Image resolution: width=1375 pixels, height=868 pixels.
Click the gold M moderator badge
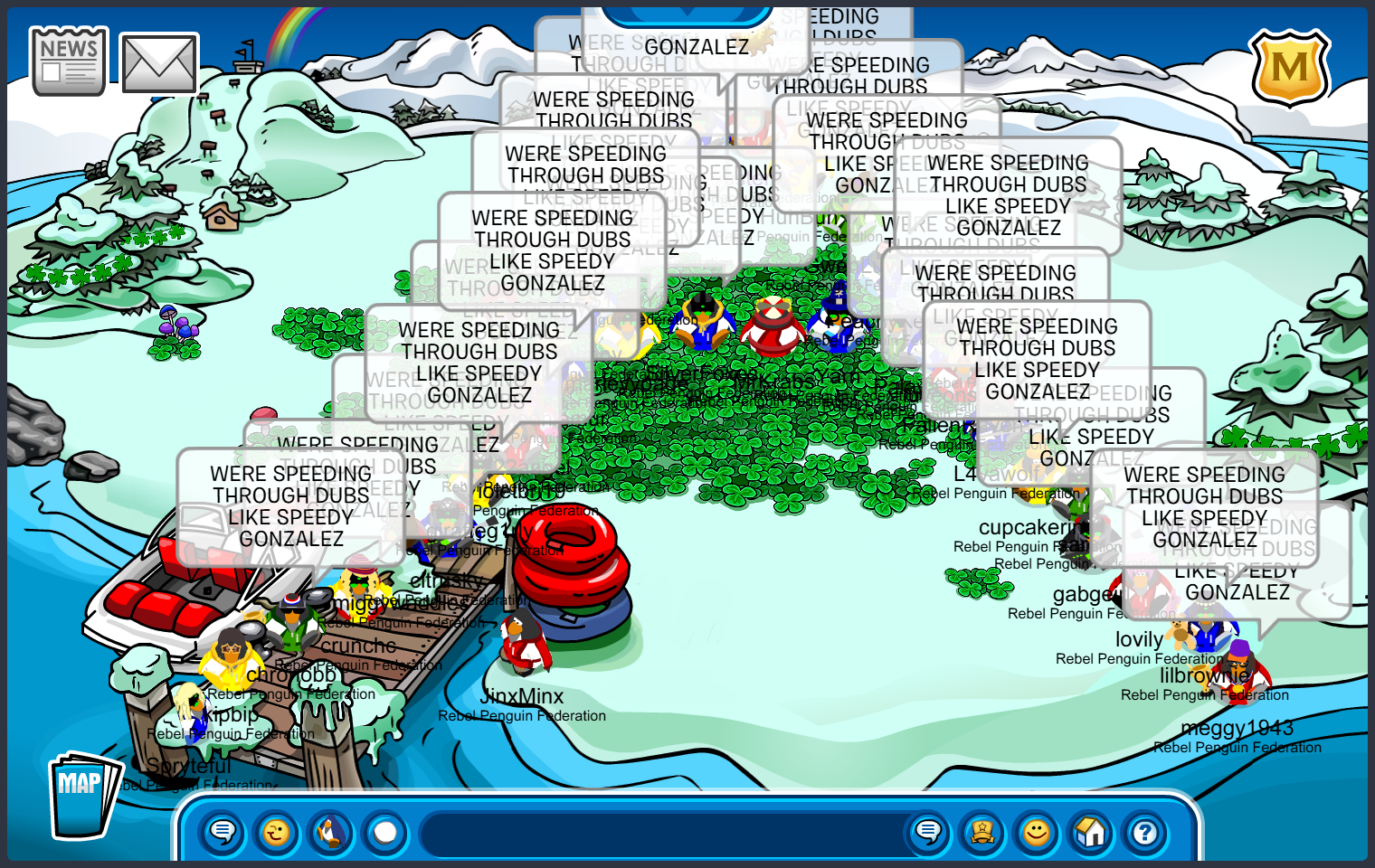coord(1289,68)
